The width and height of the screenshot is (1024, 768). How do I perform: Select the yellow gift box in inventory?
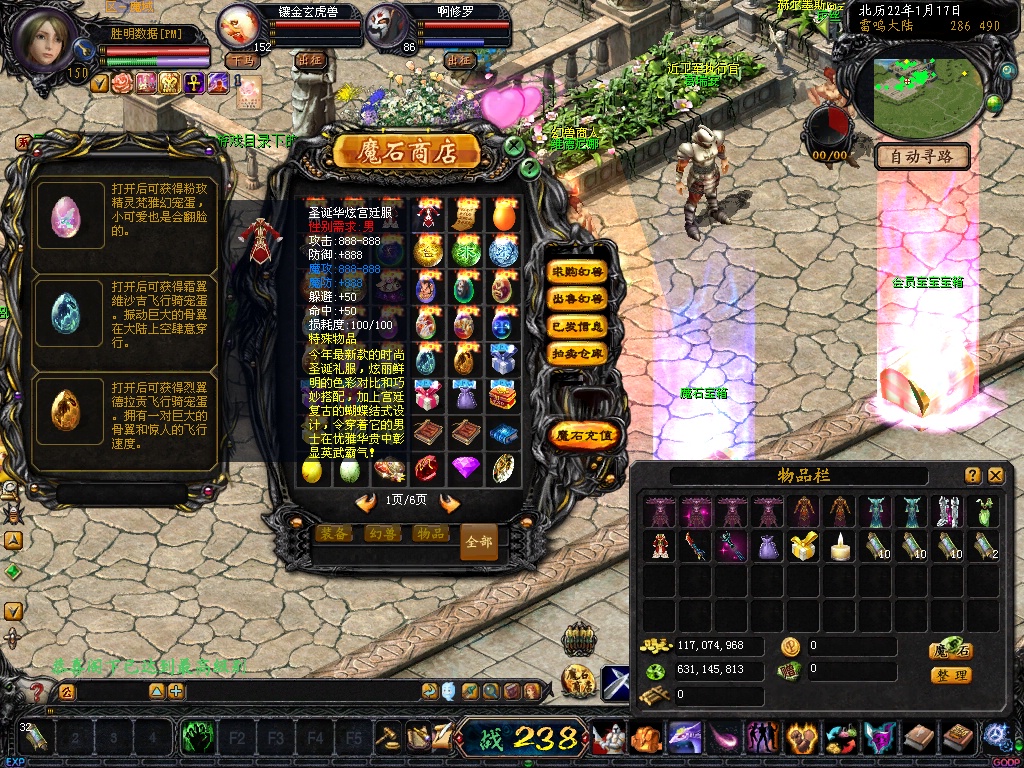pos(804,546)
